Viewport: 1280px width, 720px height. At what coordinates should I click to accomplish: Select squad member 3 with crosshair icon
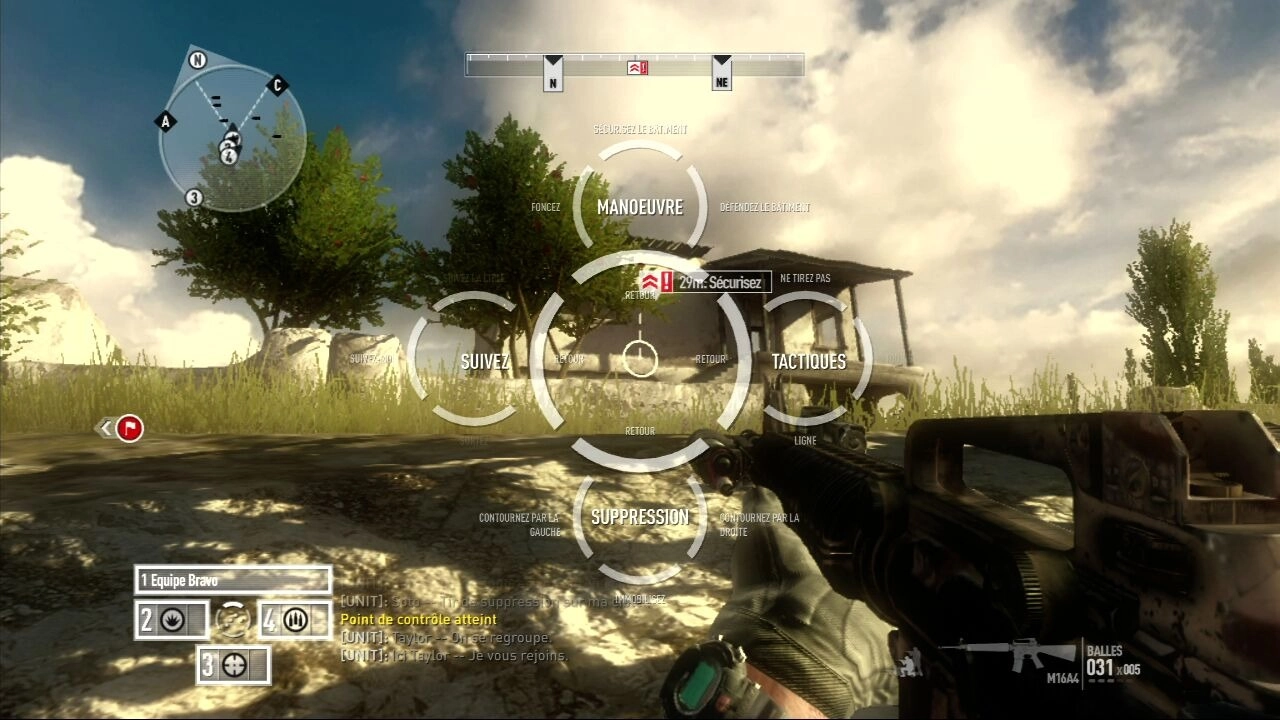tap(233, 664)
